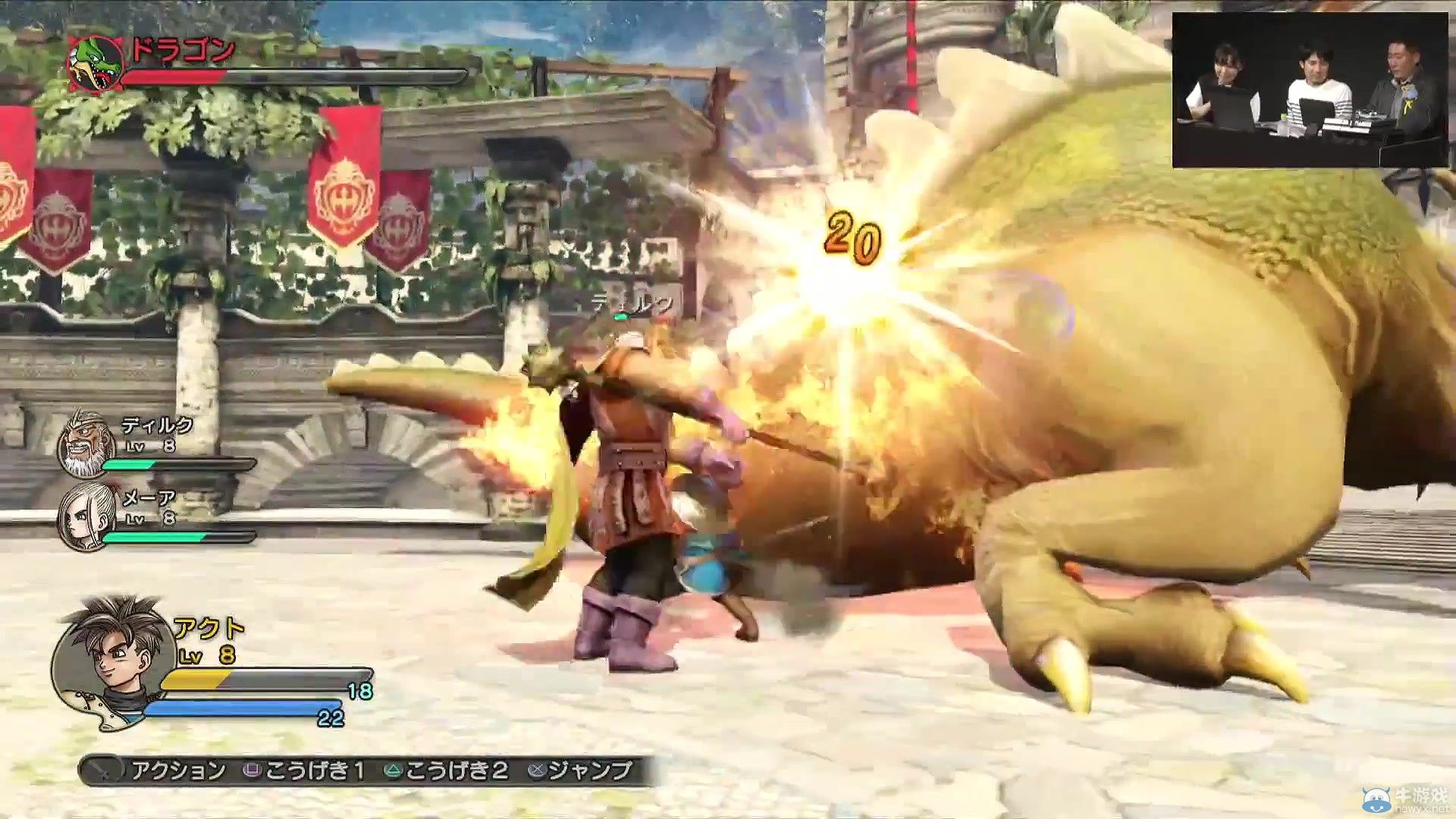Select the アクション command label
The height and width of the screenshot is (819, 1456).
pos(178,768)
